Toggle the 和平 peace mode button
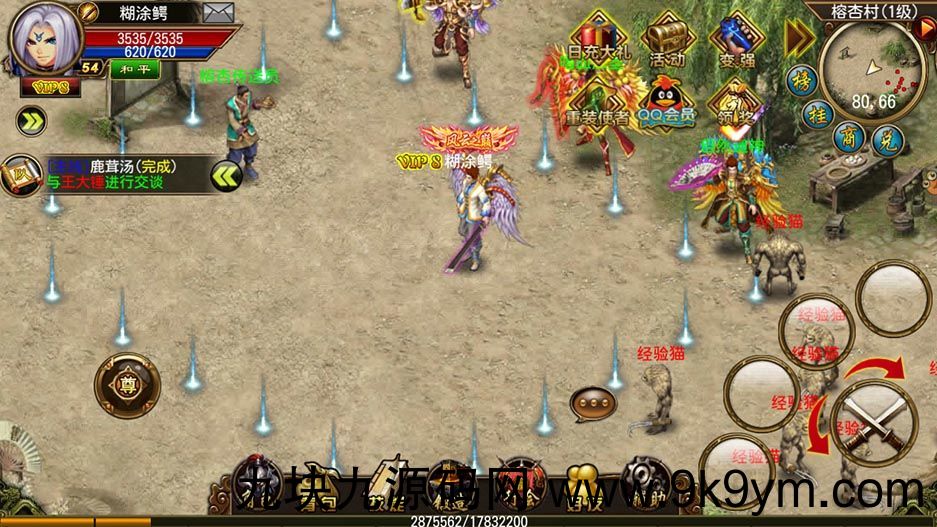 (x=128, y=68)
